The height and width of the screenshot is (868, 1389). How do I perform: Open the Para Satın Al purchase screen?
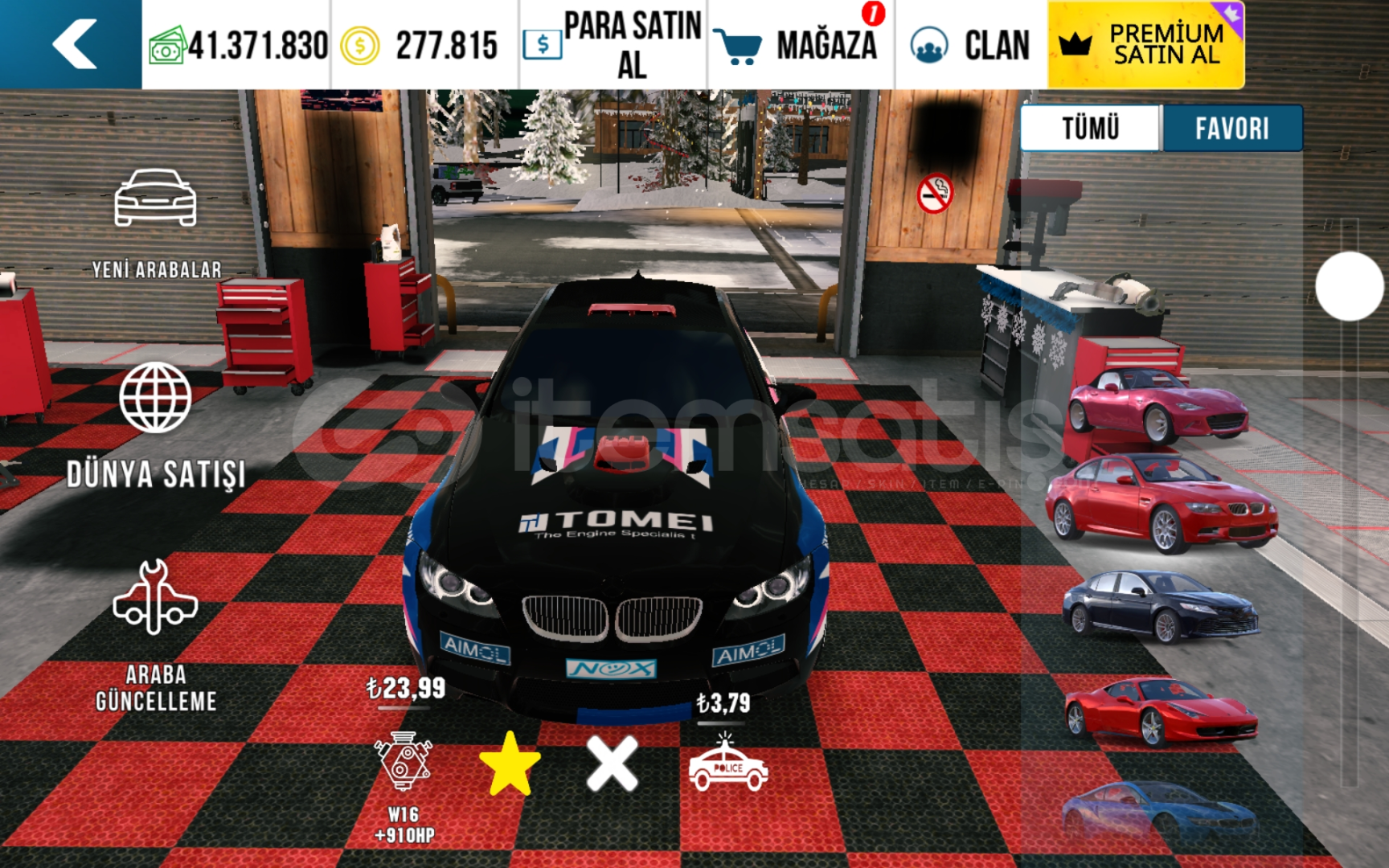tap(613, 44)
